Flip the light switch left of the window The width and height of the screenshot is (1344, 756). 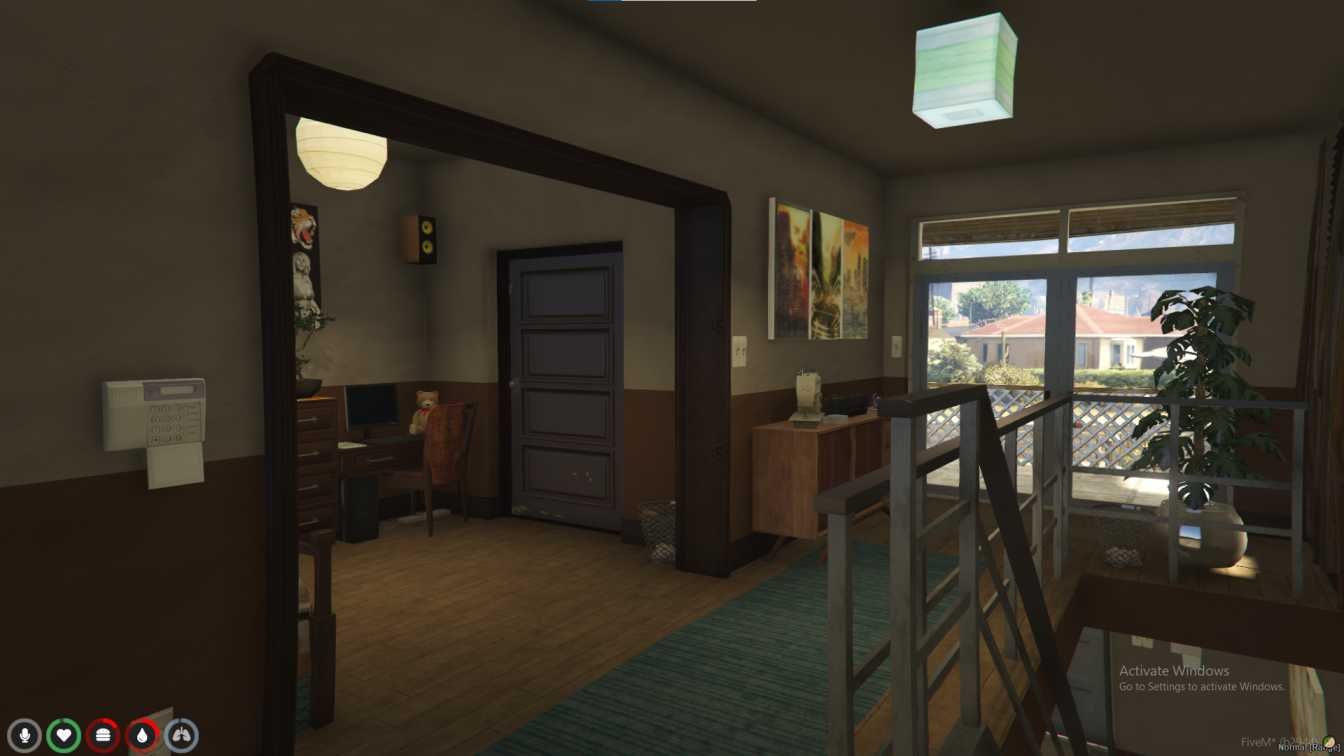[897, 345]
